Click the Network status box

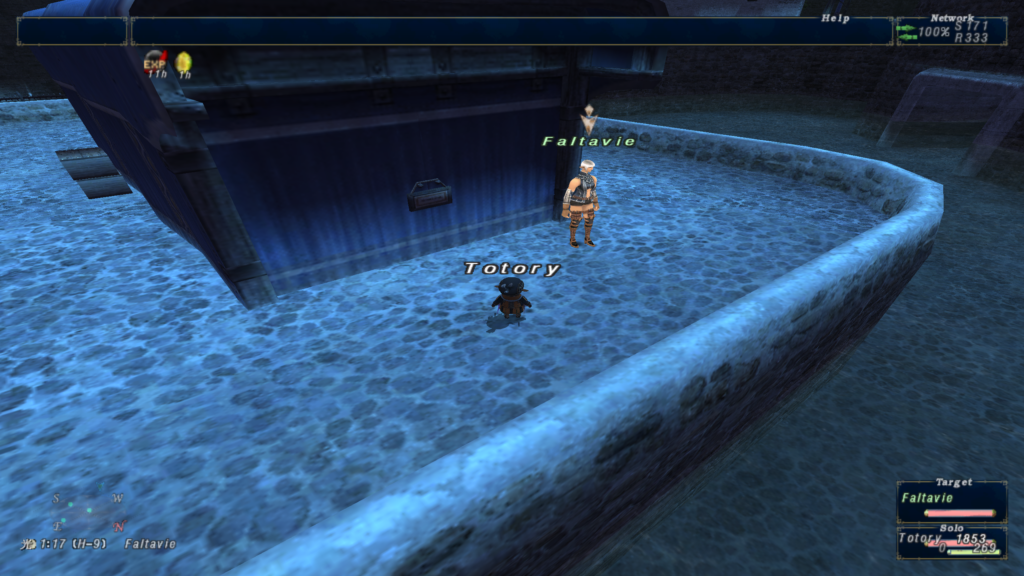pyautogui.click(x=951, y=31)
